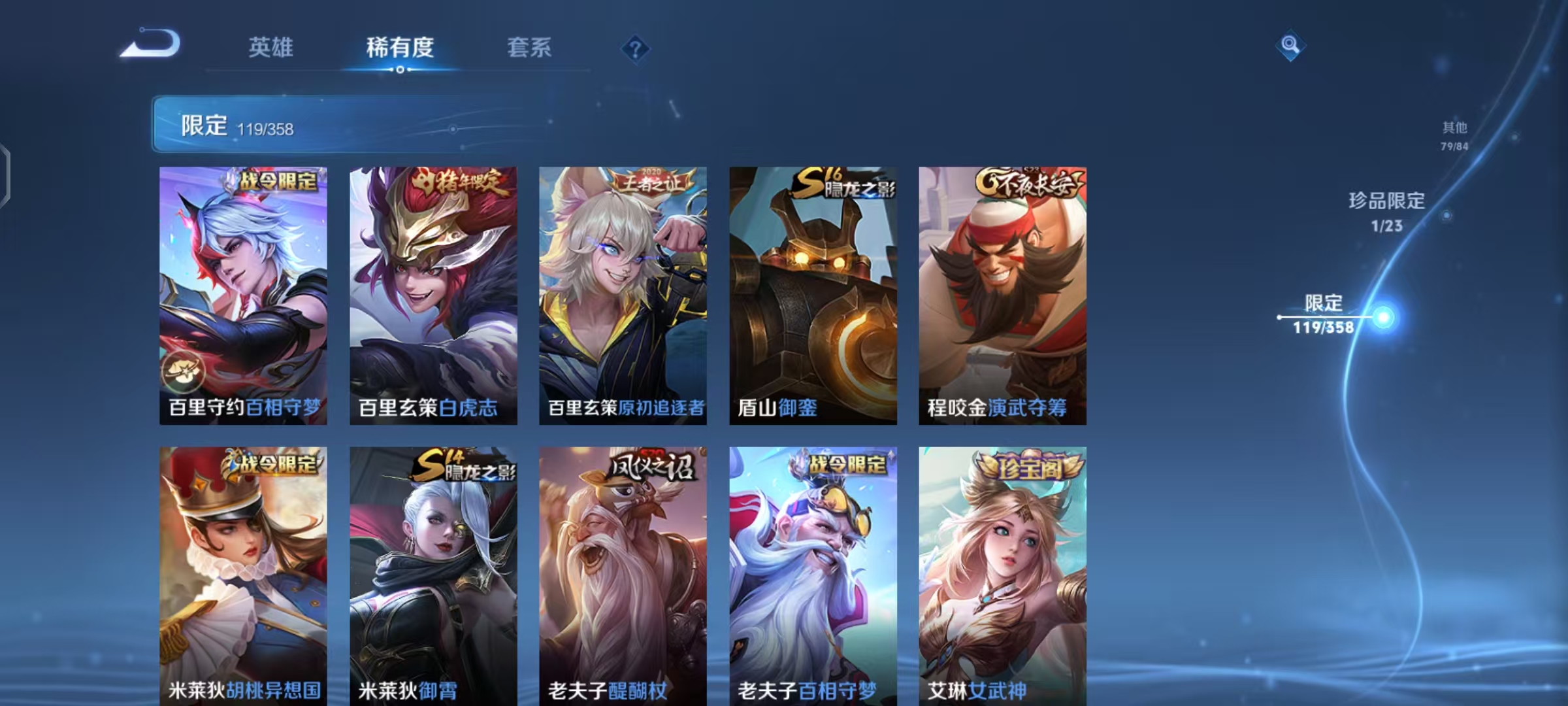Open the search magnifier icon

point(1290,46)
